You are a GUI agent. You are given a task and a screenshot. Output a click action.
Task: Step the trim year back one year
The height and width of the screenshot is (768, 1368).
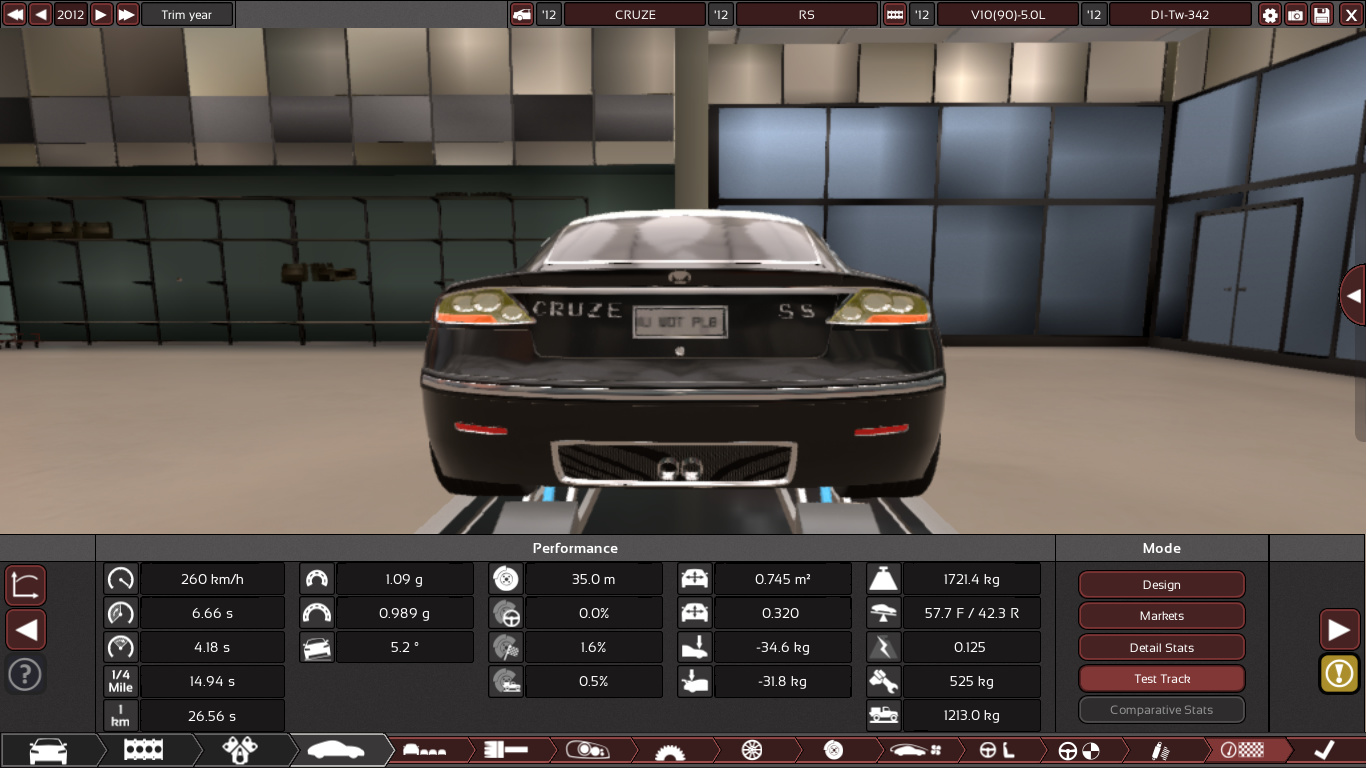[x=41, y=15]
